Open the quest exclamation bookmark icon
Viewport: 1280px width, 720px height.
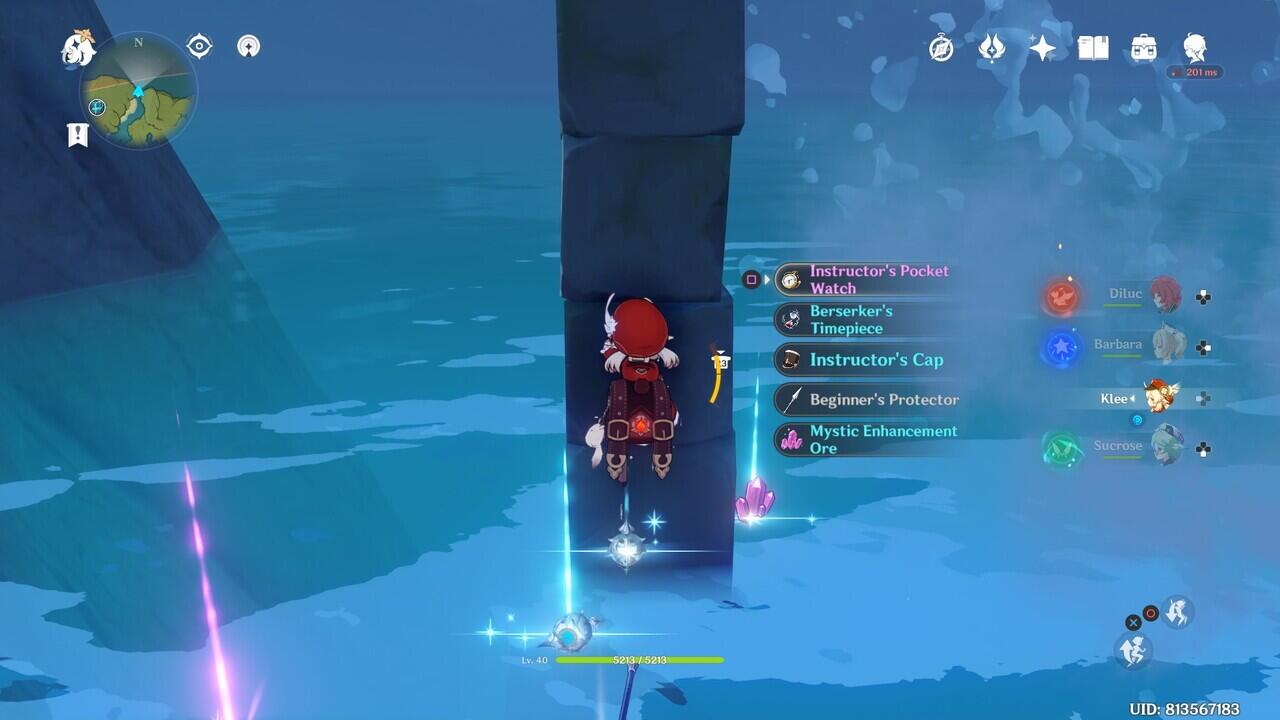(78, 135)
